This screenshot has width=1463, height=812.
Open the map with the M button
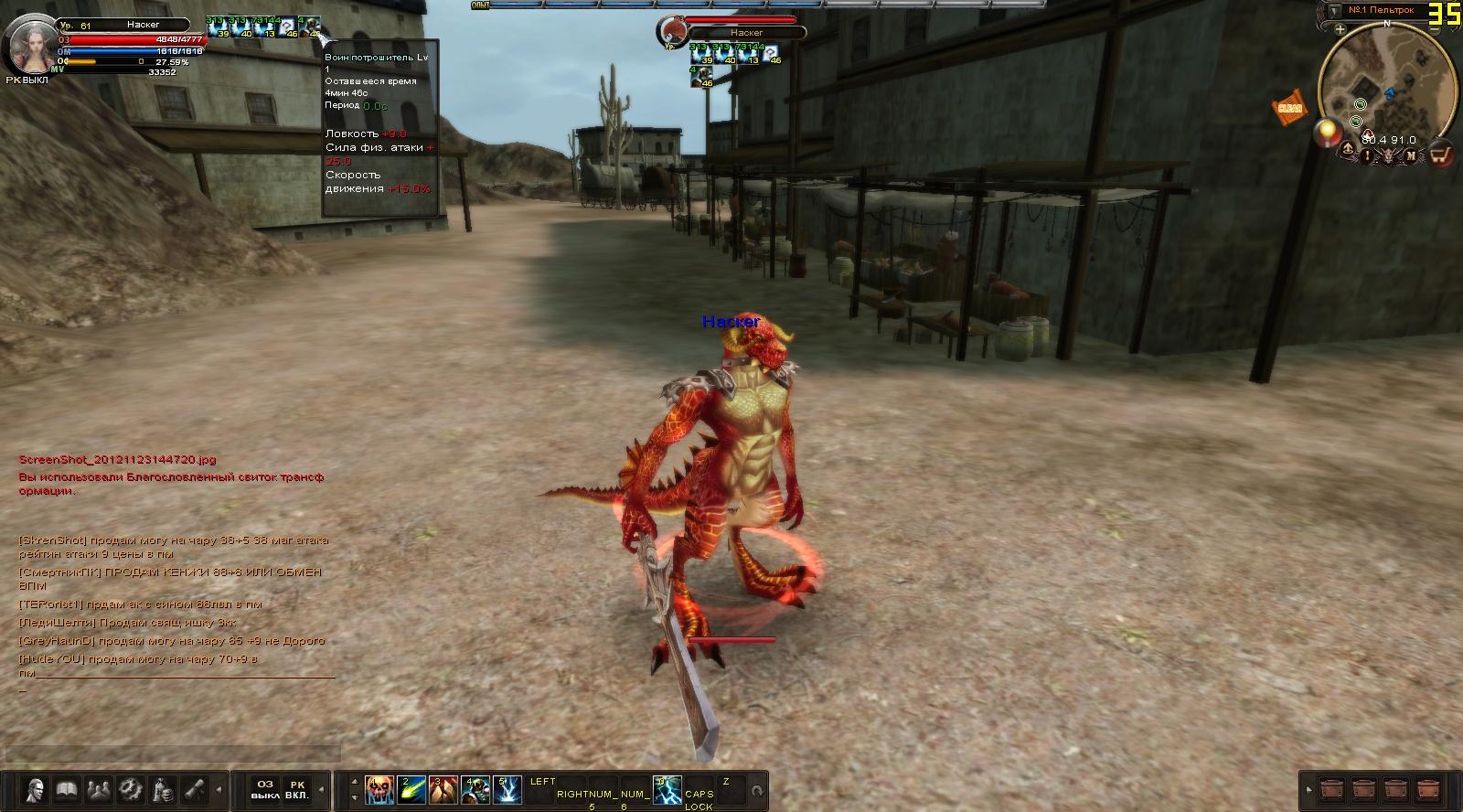(1411, 155)
